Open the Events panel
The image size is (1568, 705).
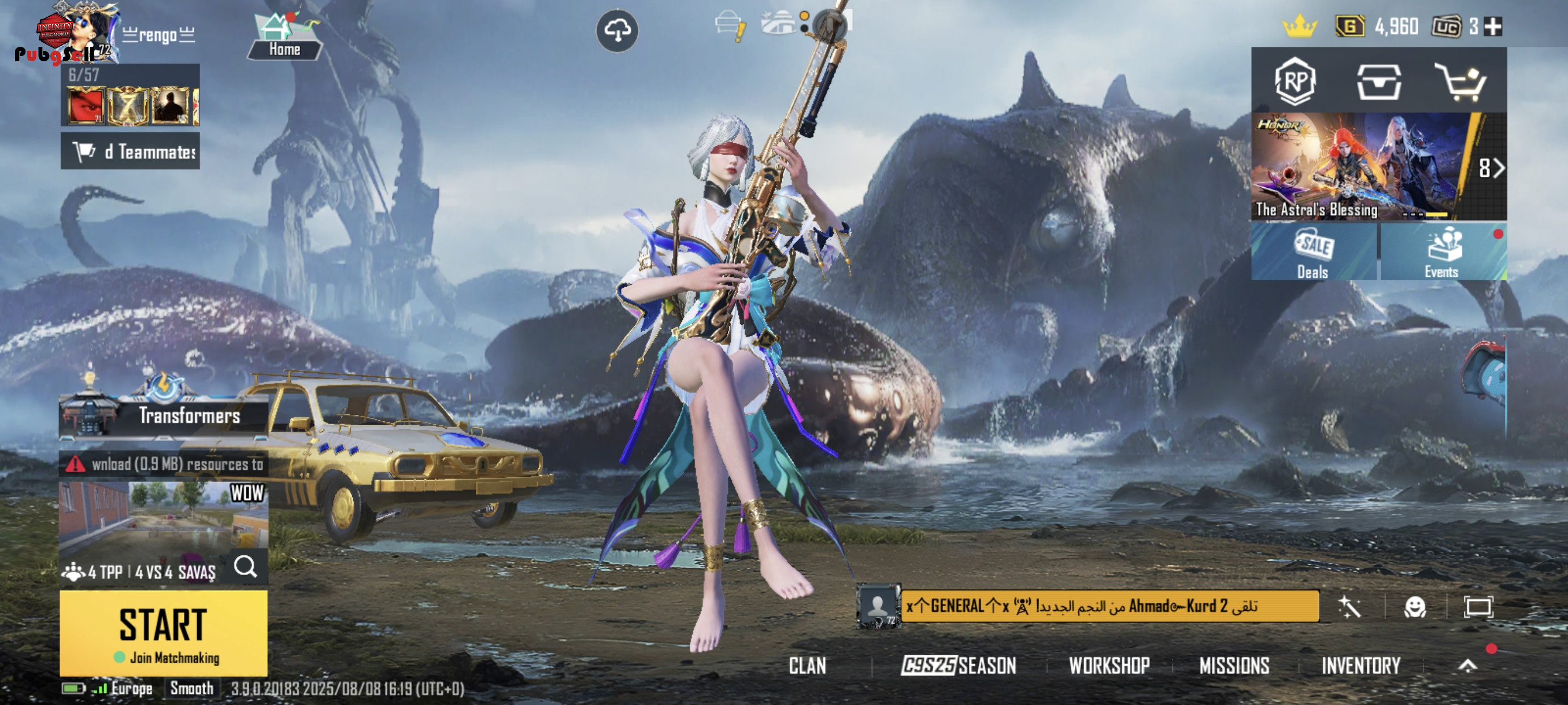coord(1442,252)
